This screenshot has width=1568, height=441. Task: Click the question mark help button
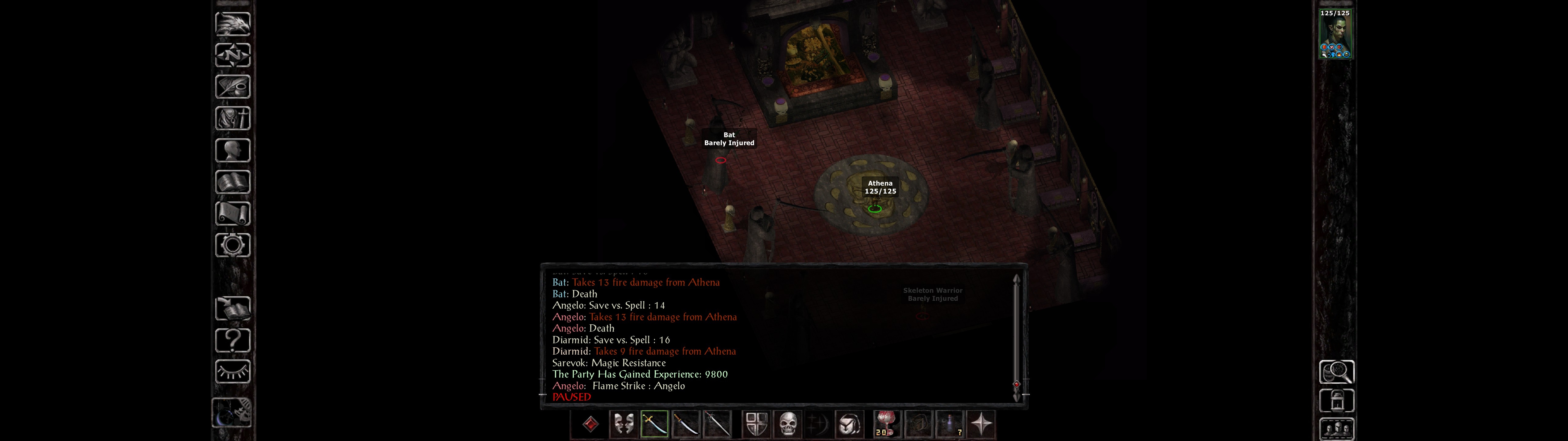(x=232, y=340)
